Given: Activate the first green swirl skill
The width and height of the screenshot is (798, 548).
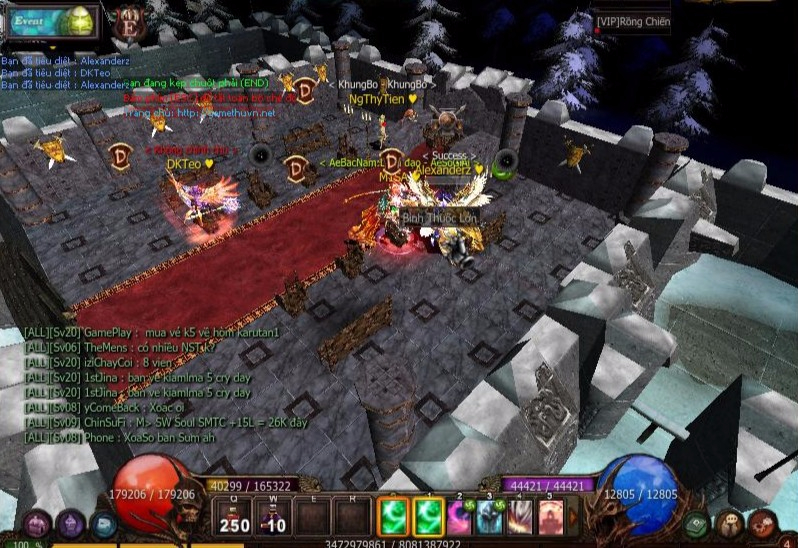Looking at the screenshot, I should pos(392,517).
